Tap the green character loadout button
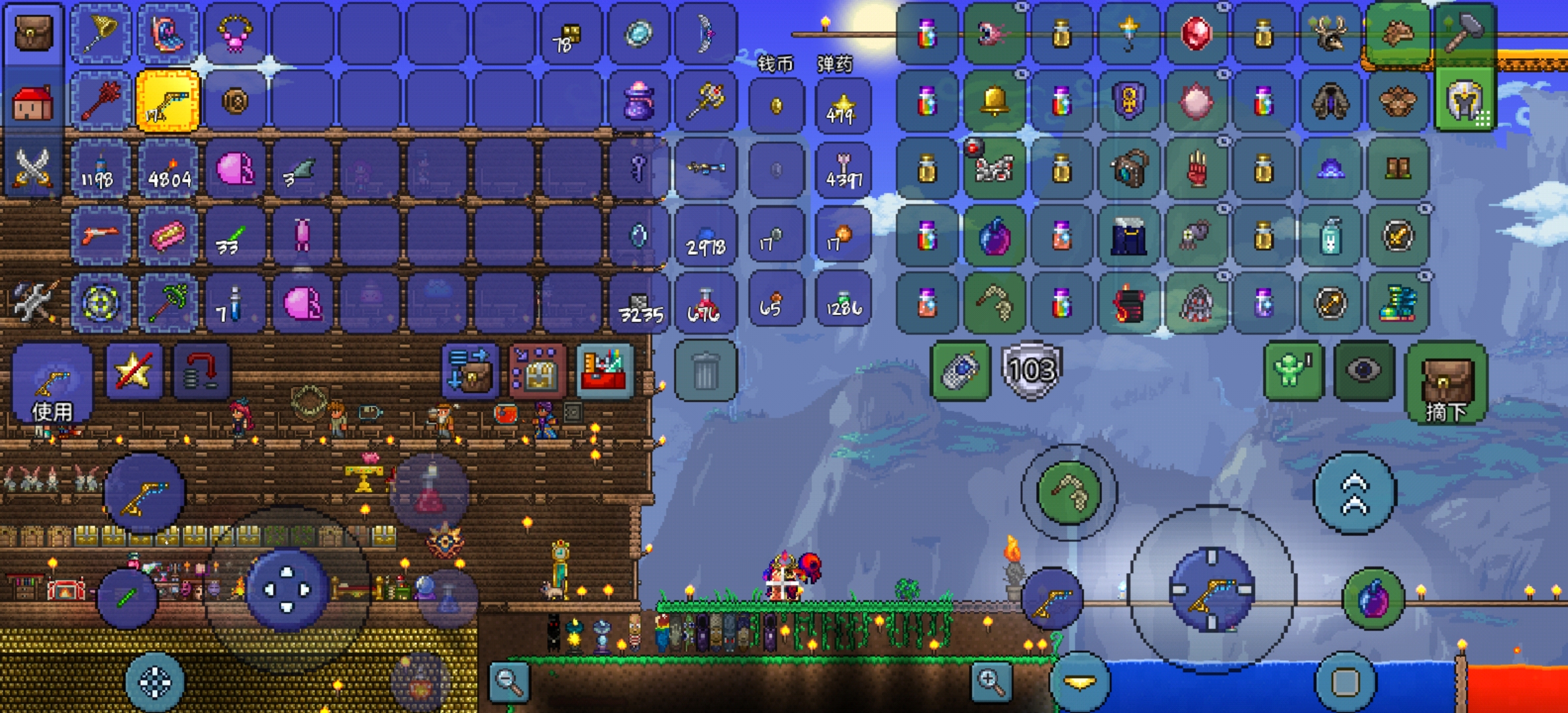 (x=1293, y=370)
